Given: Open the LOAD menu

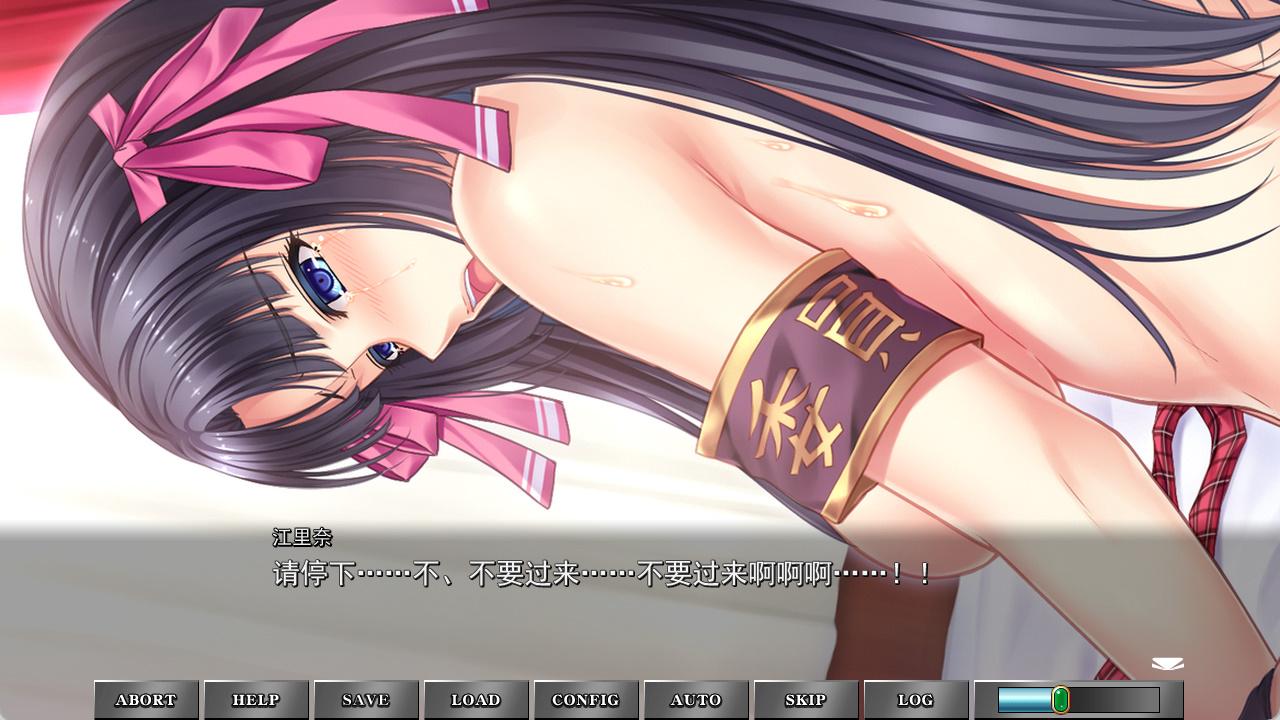Looking at the screenshot, I should tap(476, 700).
